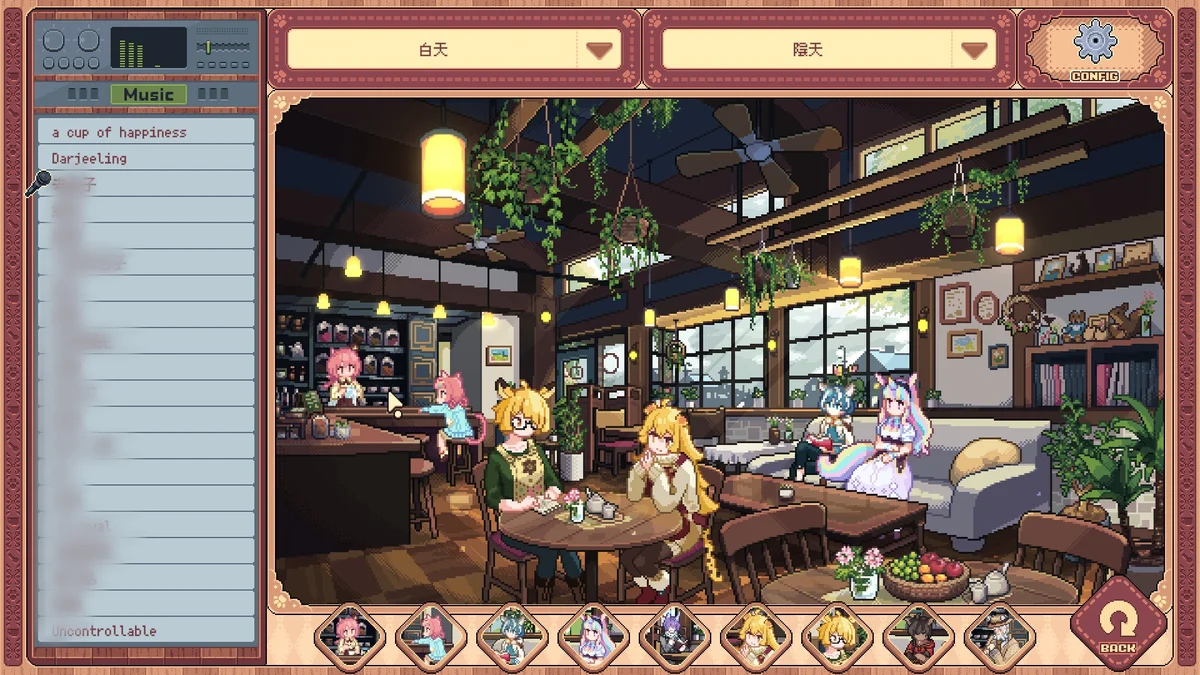The width and height of the screenshot is (1200, 675).
Task: Return with the BACK button
Action: 1118,623
